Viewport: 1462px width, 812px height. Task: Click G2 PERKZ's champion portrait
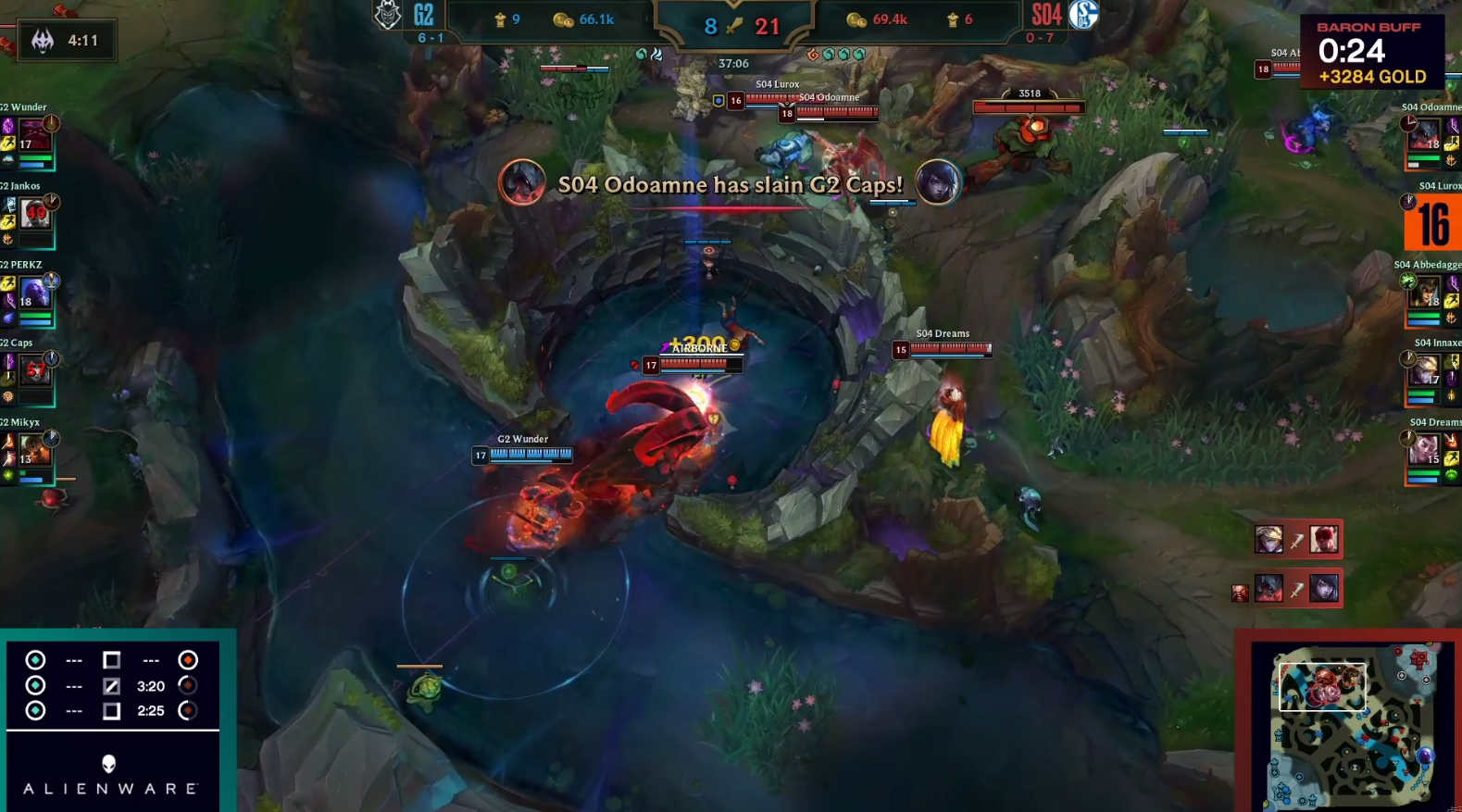pos(33,294)
